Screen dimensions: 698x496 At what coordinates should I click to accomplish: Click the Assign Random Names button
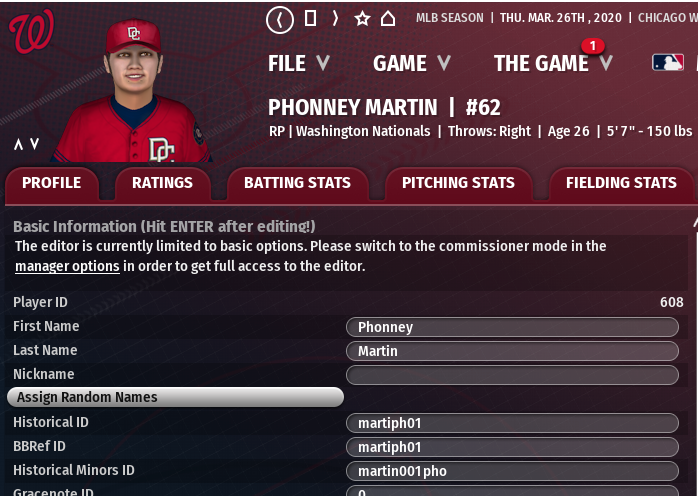point(175,397)
